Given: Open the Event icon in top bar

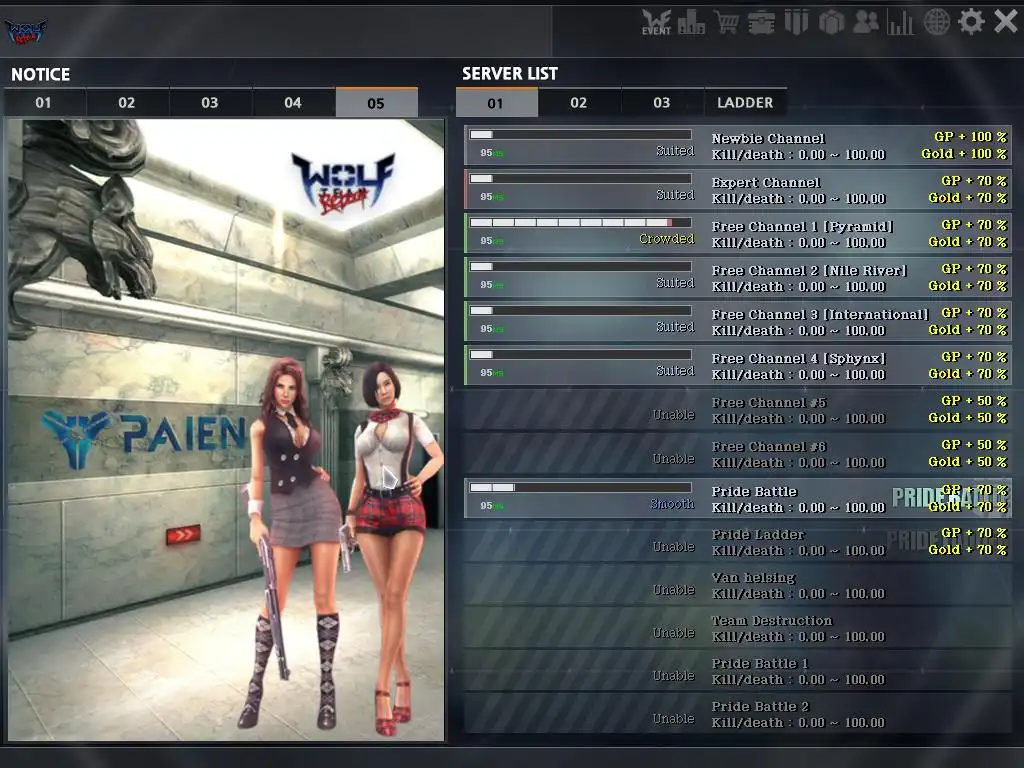Looking at the screenshot, I should (656, 22).
